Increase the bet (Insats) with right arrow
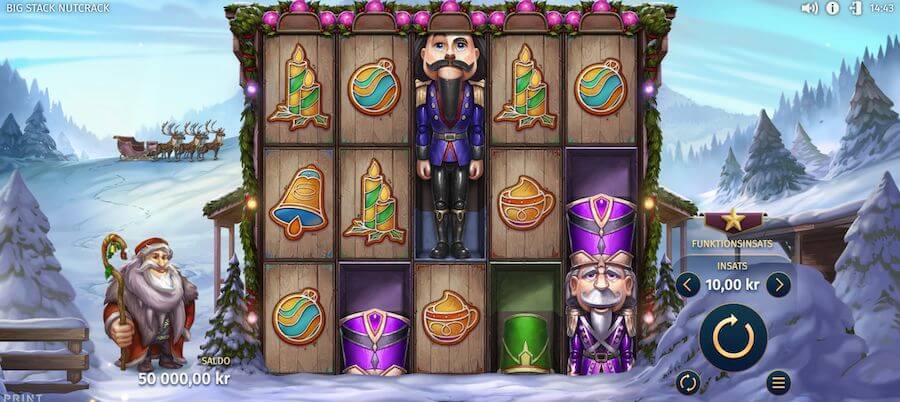This screenshot has width=900, height=402. tap(778, 285)
